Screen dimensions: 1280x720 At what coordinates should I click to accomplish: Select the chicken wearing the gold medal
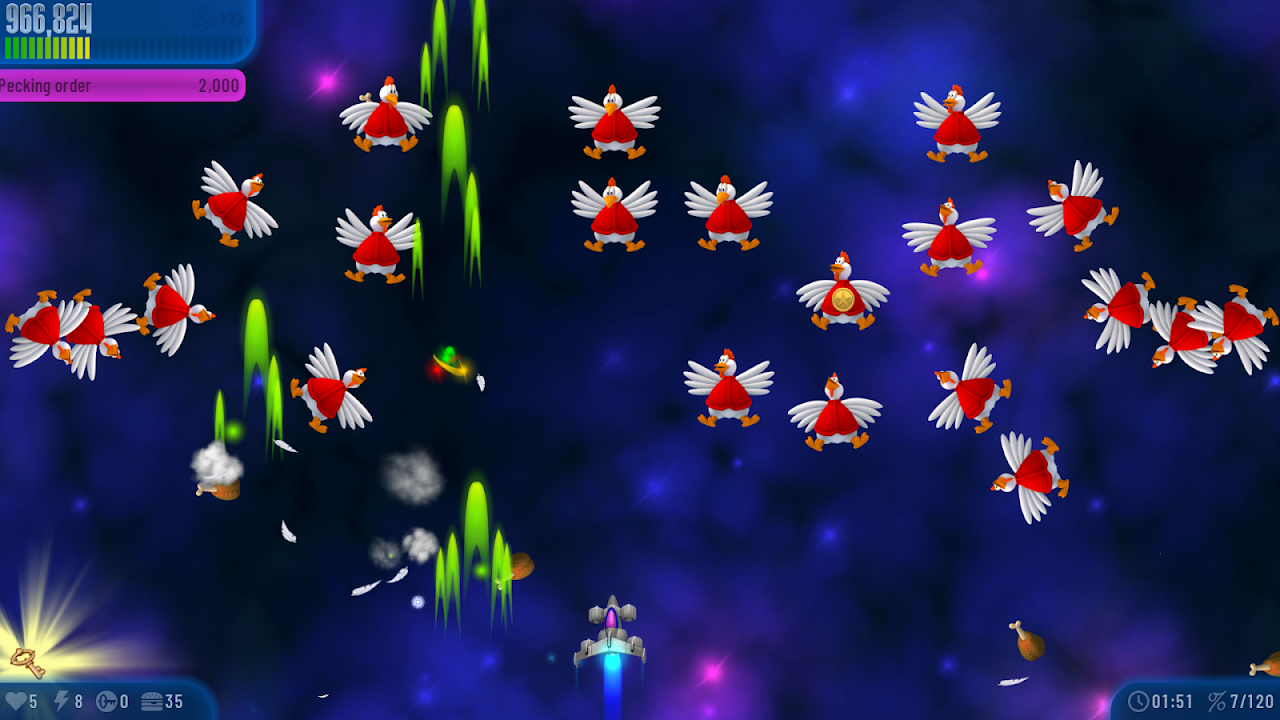pos(842,295)
